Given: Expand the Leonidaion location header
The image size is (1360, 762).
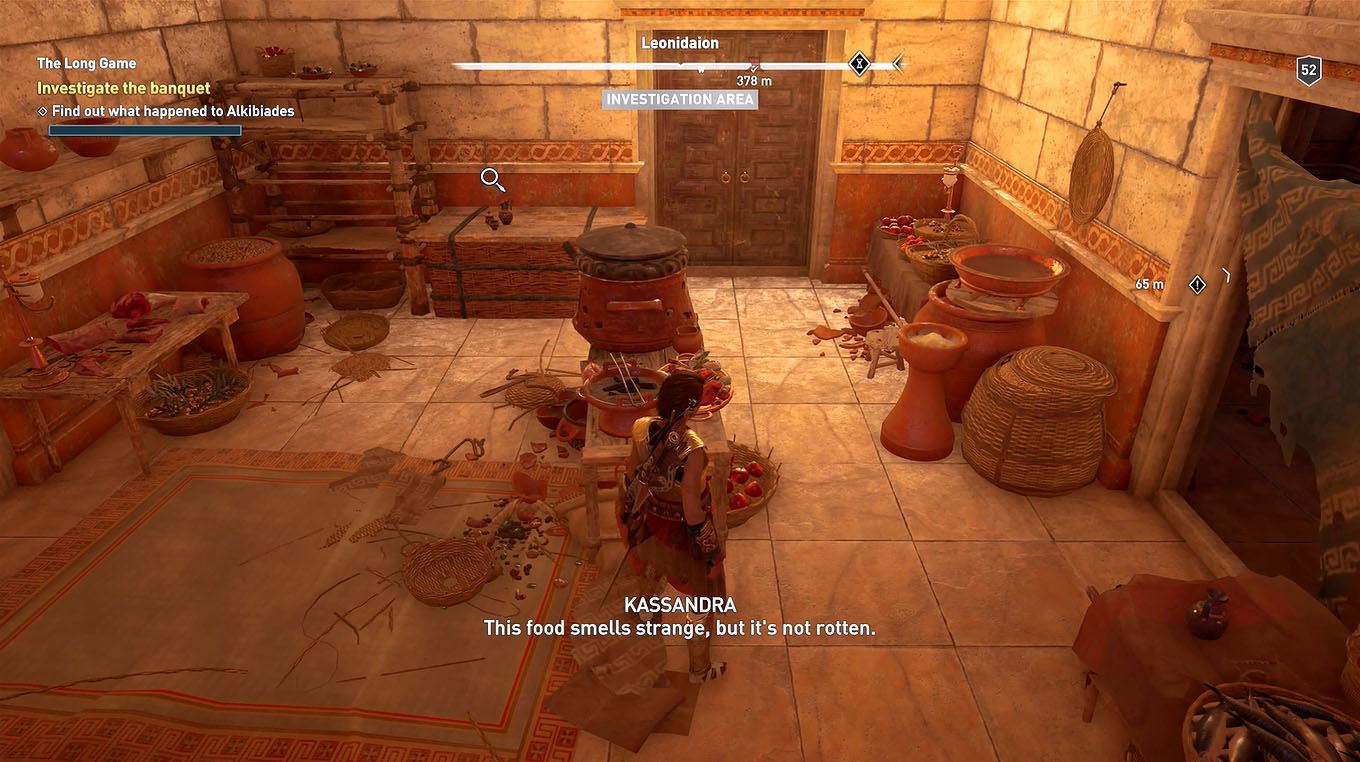Looking at the screenshot, I should [x=680, y=42].
